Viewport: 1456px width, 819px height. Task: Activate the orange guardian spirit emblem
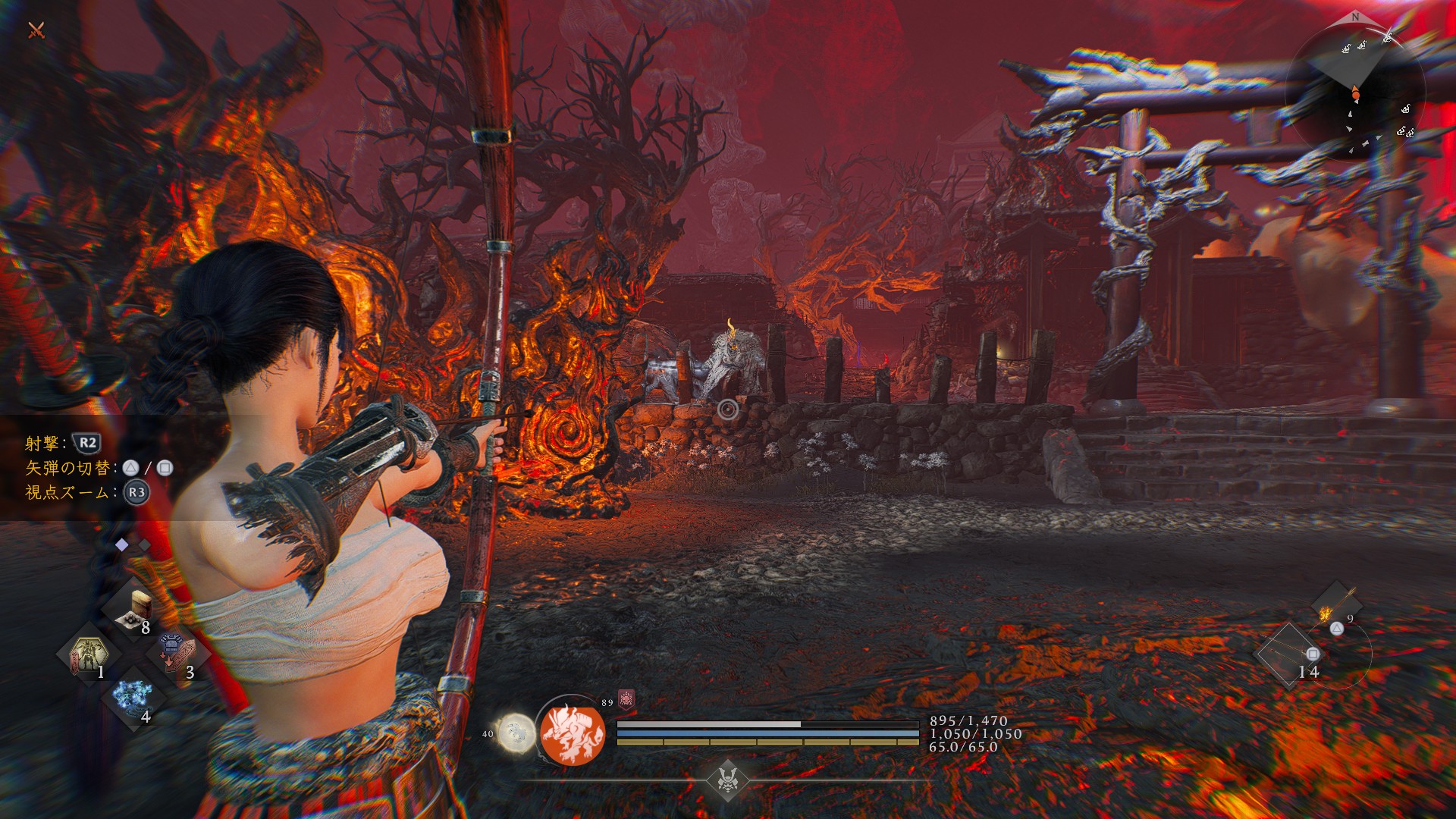click(x=573, y=733)
